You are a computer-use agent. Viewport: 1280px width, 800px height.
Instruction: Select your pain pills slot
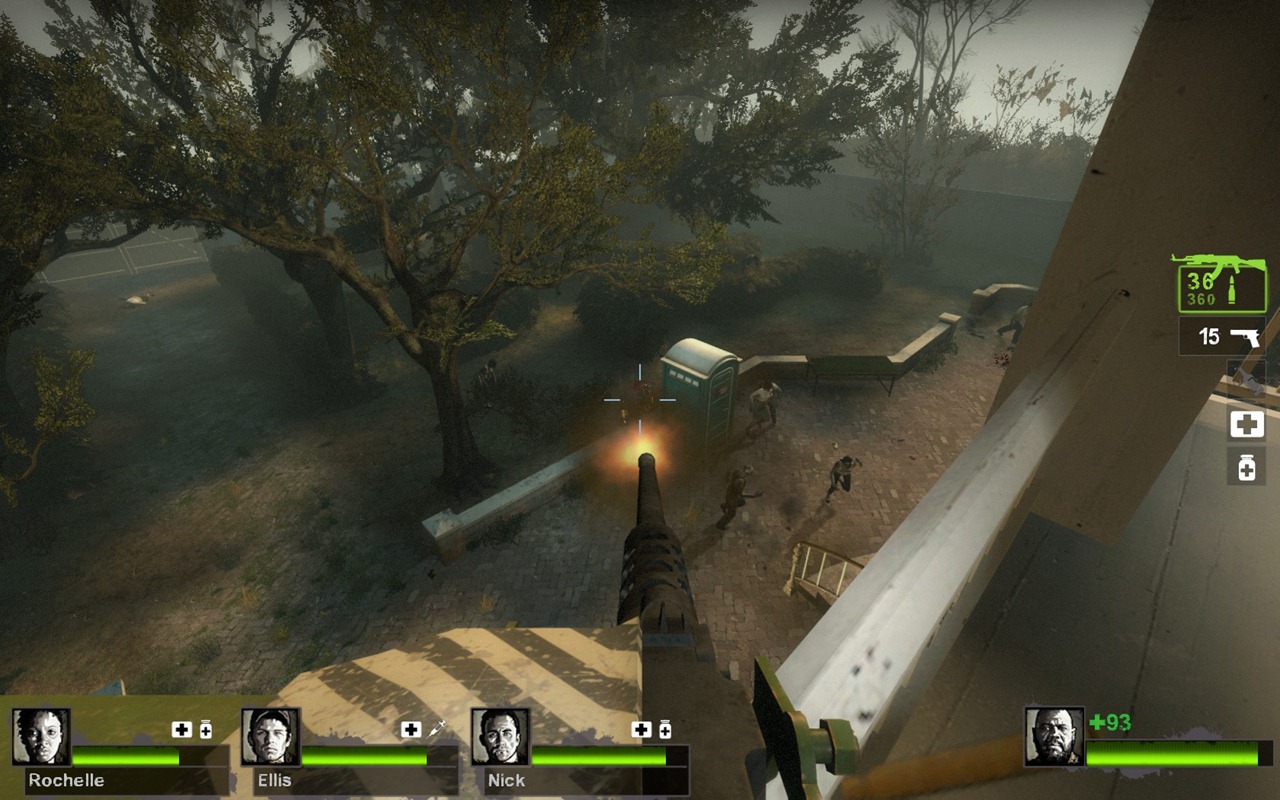(1246, 467)
